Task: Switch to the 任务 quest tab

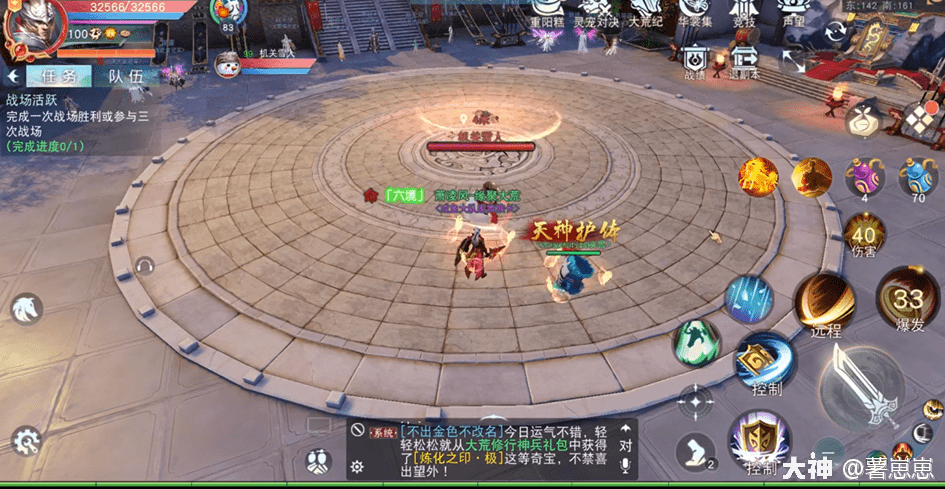Action: pyautogui.click(x=54, y=76)
